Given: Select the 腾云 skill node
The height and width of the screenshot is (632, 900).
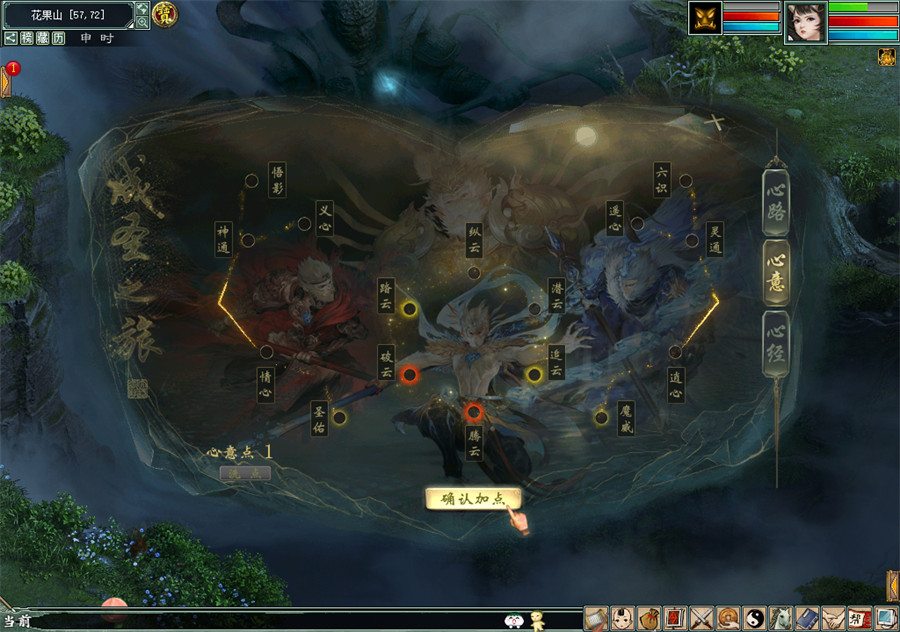Looking at the screenshot, I should (x=474, y=412).
